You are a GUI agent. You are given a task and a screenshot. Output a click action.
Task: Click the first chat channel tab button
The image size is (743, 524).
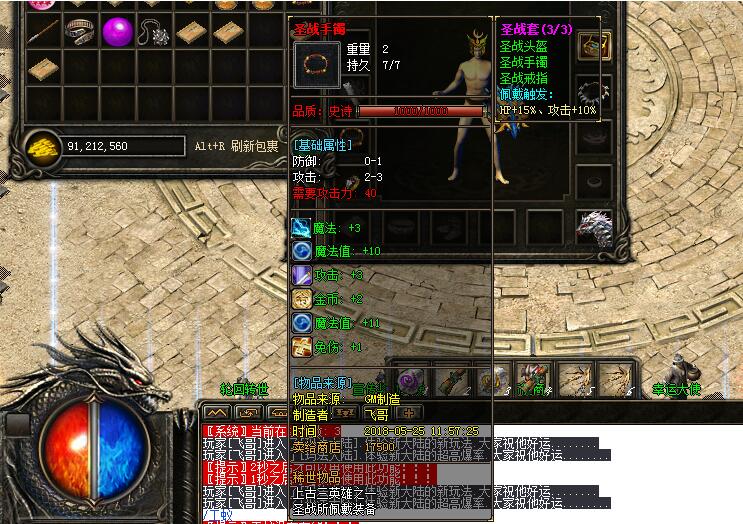coord(214,411)
